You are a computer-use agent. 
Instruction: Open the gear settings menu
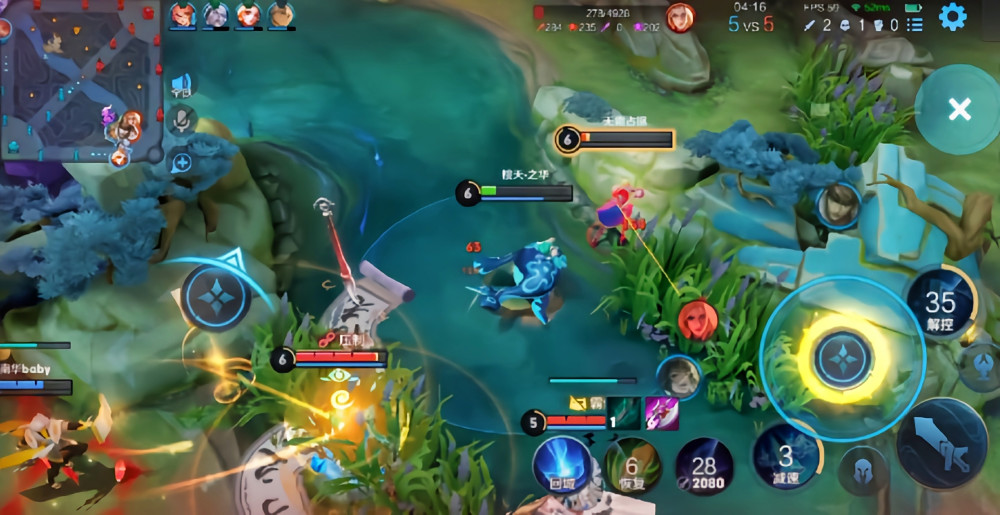point(952,17)
